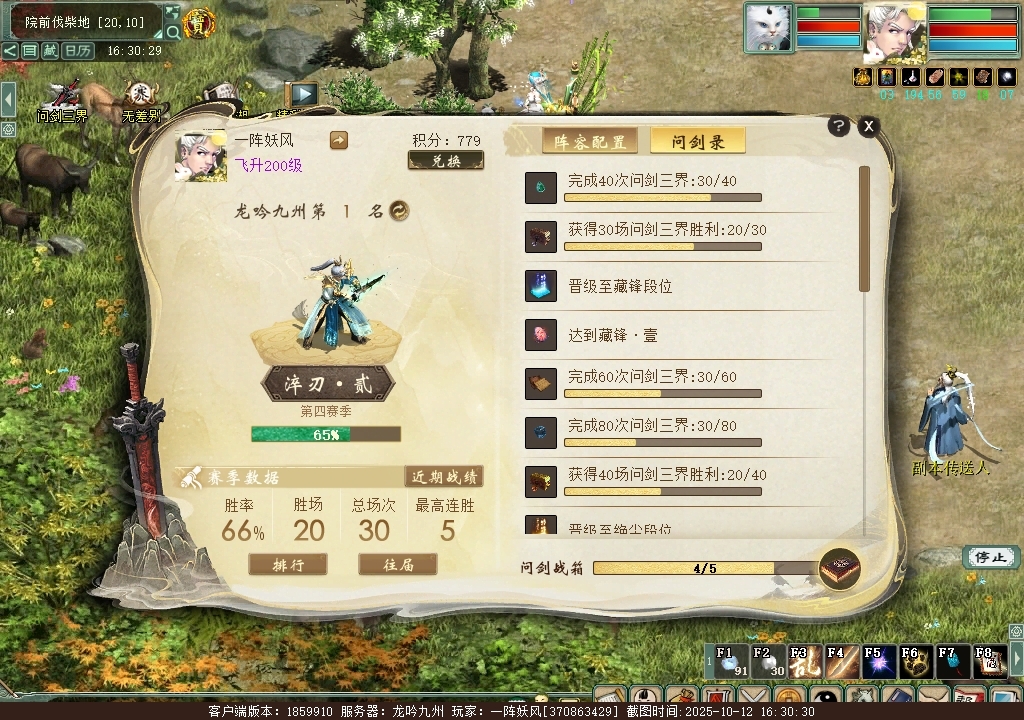
Task: Select the 完成40次问剑三界 task row
Action: 690,187
